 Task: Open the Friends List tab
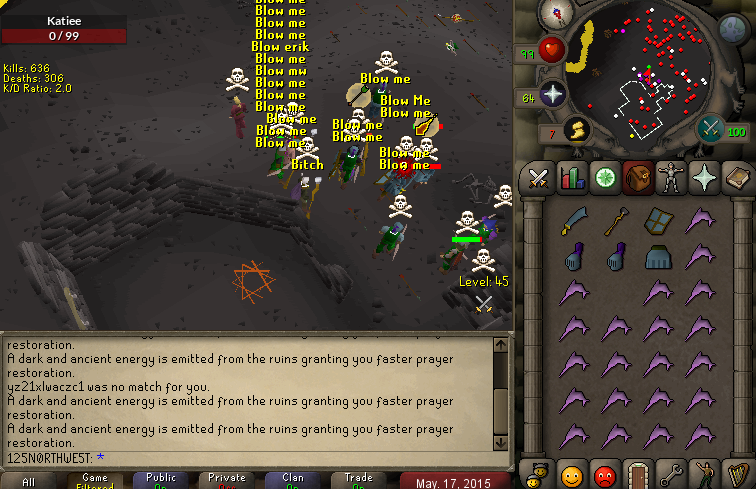(x=572, y=472)
